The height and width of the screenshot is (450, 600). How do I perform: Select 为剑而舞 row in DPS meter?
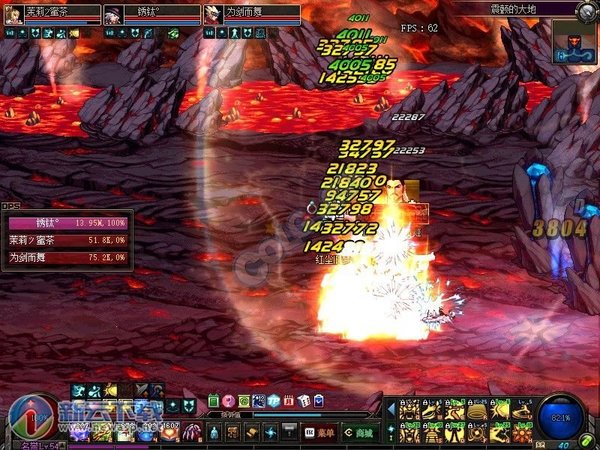pos(66,257)
